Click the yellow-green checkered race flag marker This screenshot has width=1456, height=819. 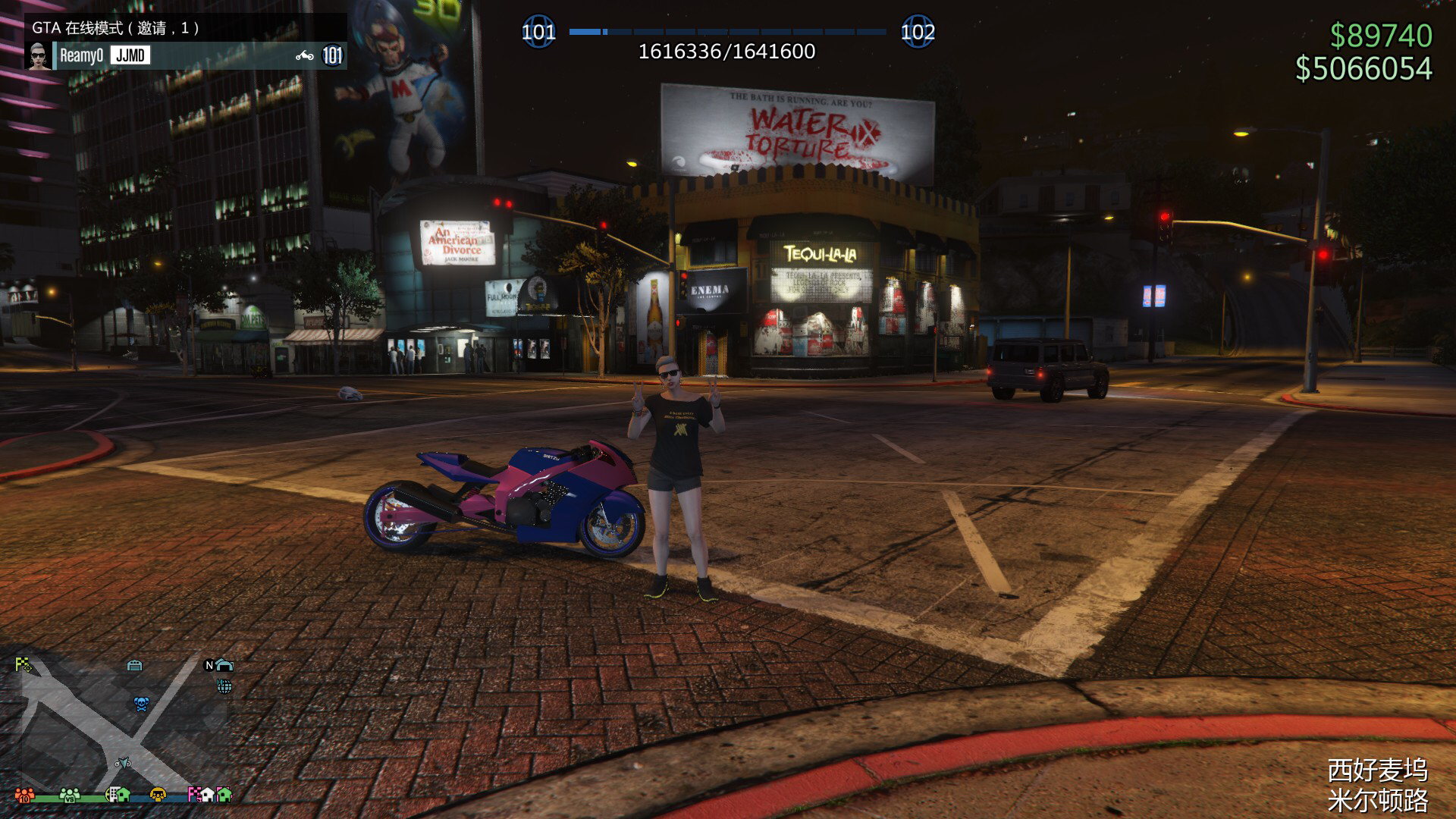tap(23, 665)
